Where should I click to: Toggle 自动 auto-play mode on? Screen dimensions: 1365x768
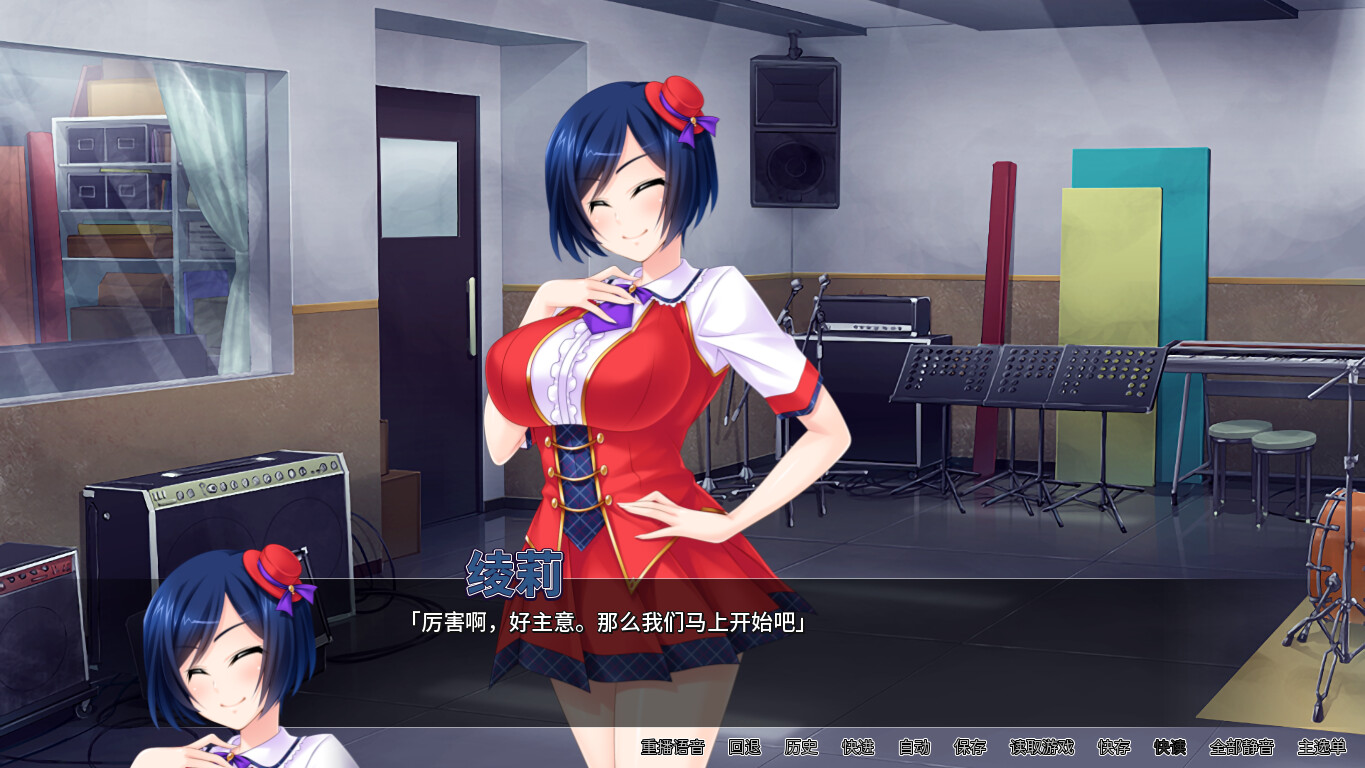click(915, 747)
